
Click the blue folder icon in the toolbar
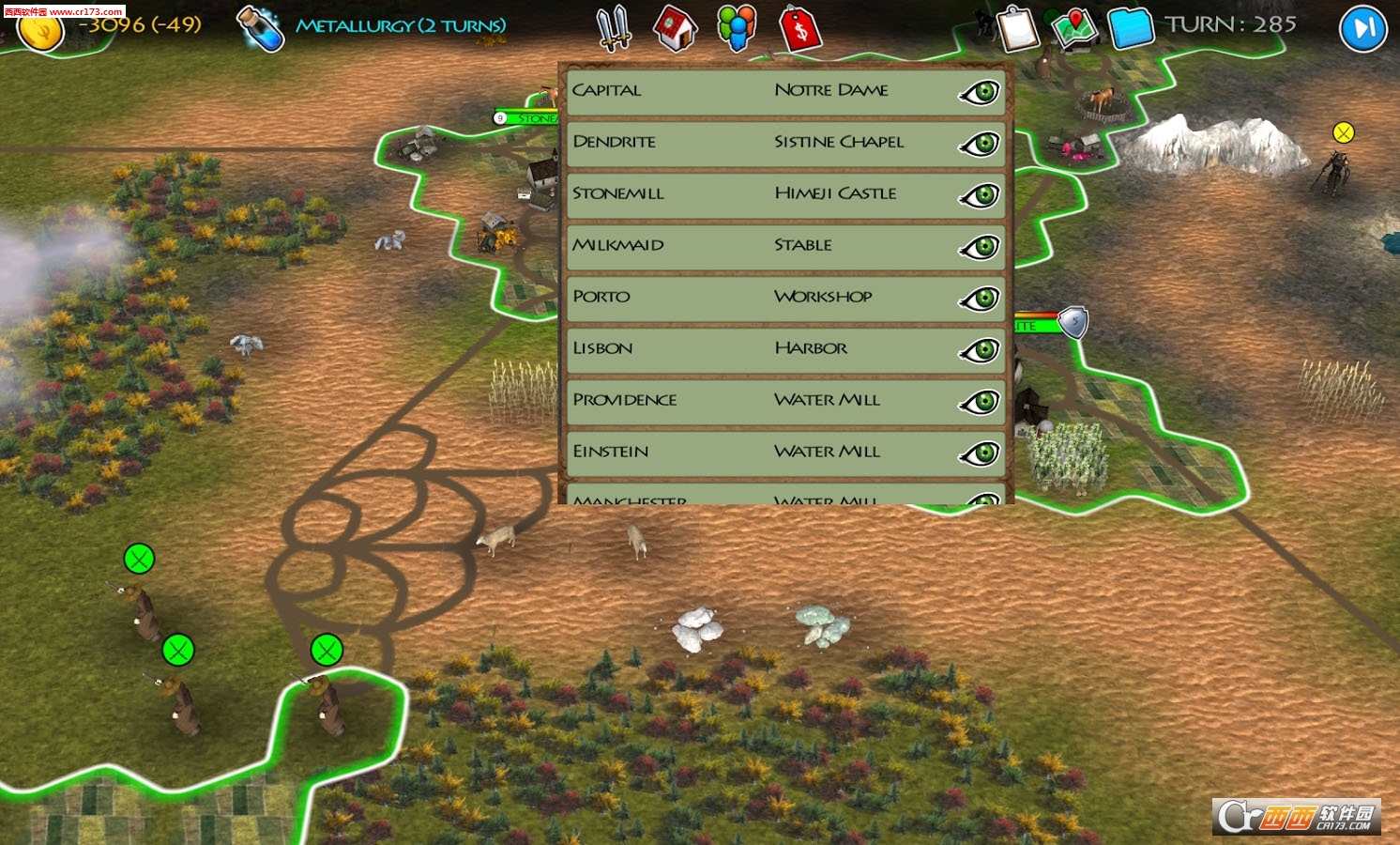coord(1131,29)
